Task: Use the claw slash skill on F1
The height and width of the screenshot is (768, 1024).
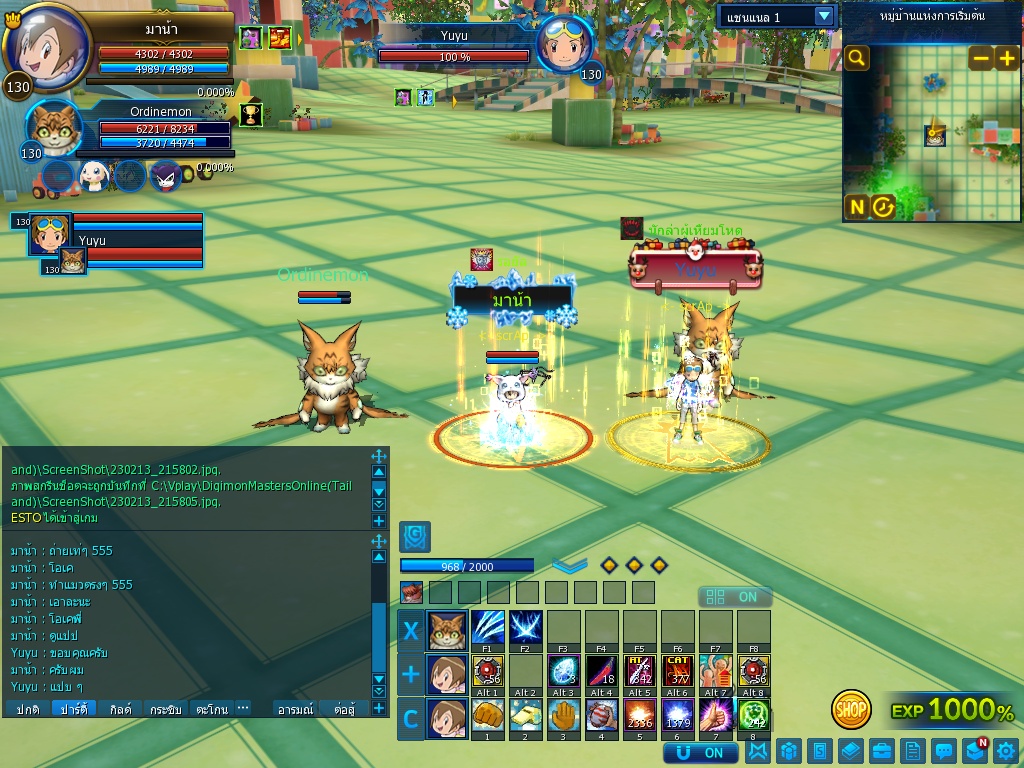Action: [x=487, y=627]
